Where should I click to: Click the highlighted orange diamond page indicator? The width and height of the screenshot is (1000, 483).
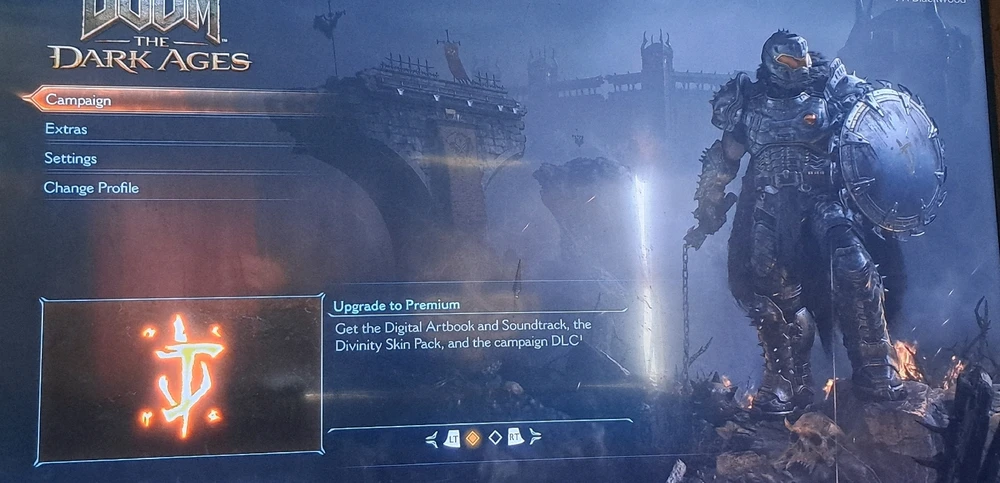(x=473, y=437)
